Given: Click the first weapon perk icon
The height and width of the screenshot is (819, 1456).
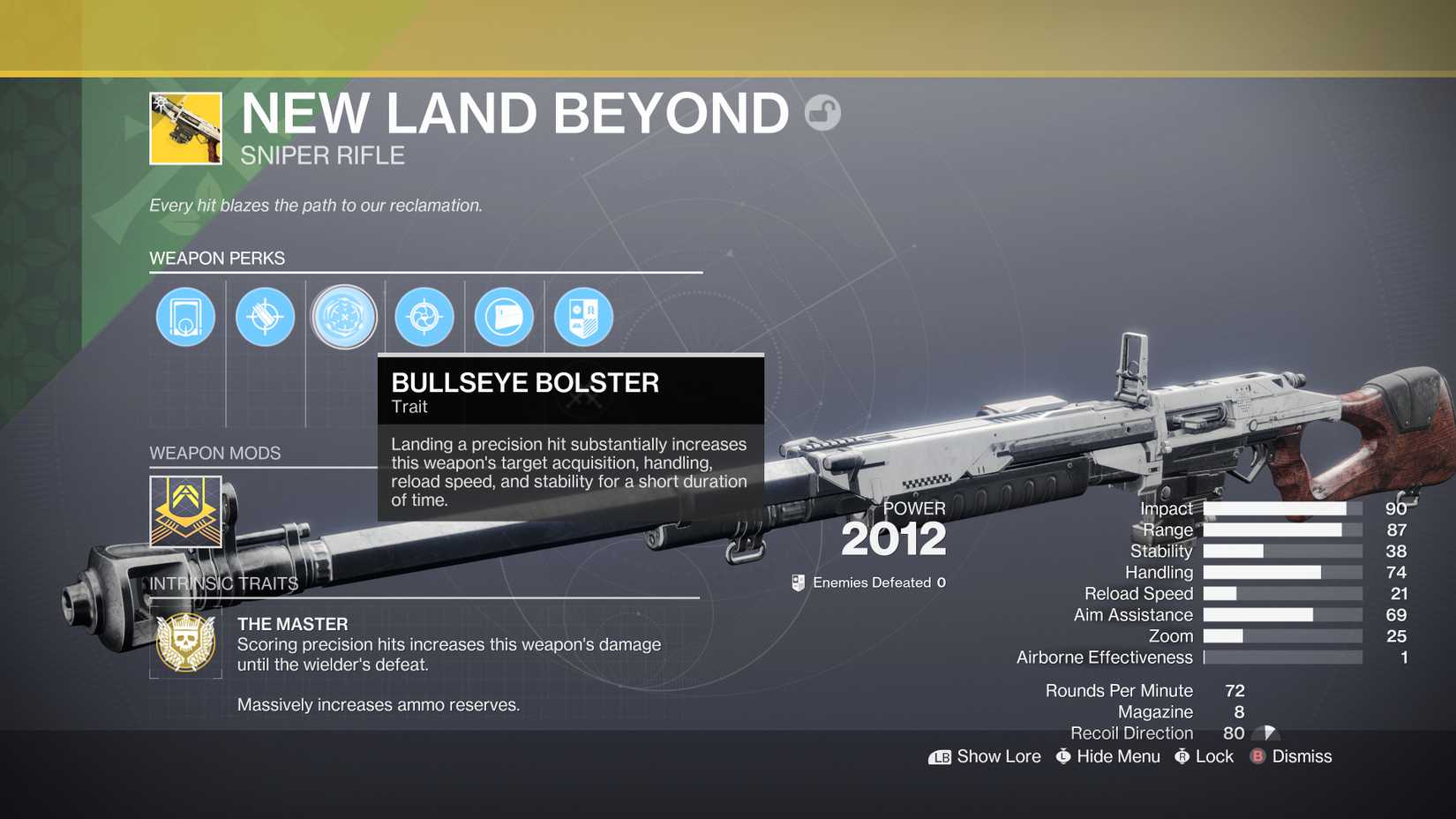Looking at the screenshot, I should (x=185, y=316).
